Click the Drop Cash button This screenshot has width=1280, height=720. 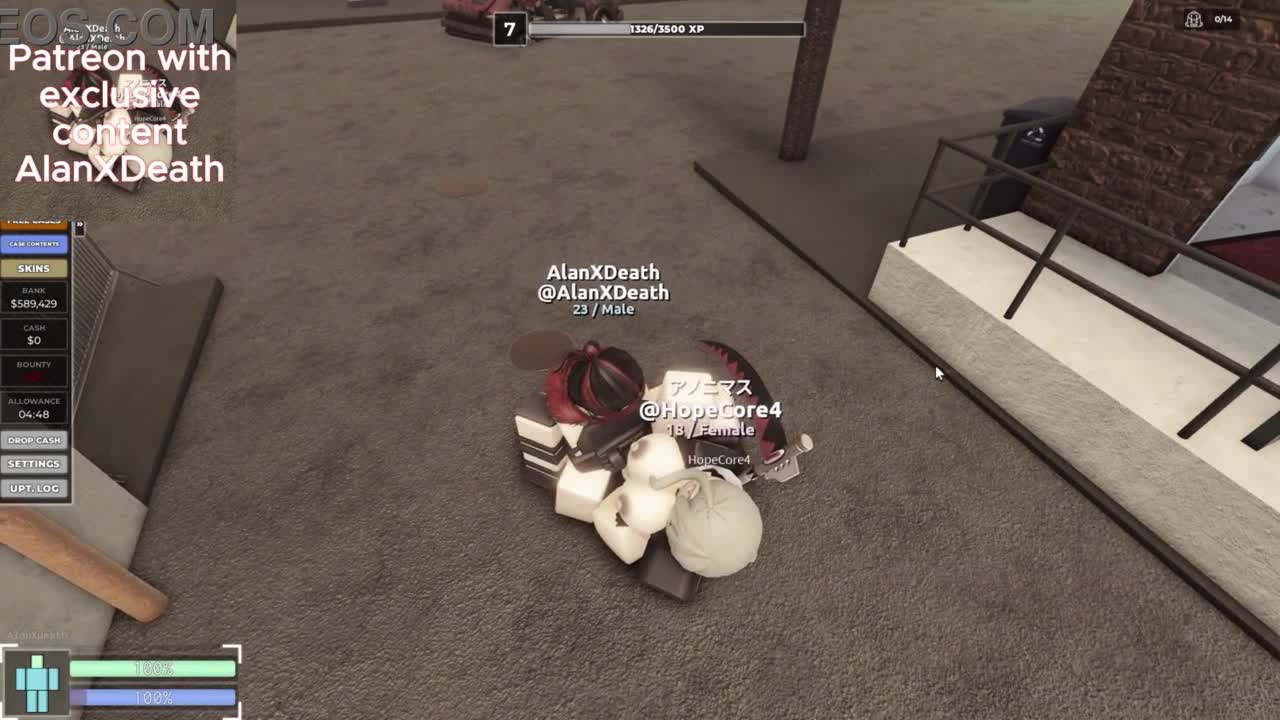(x=34, y=440)
